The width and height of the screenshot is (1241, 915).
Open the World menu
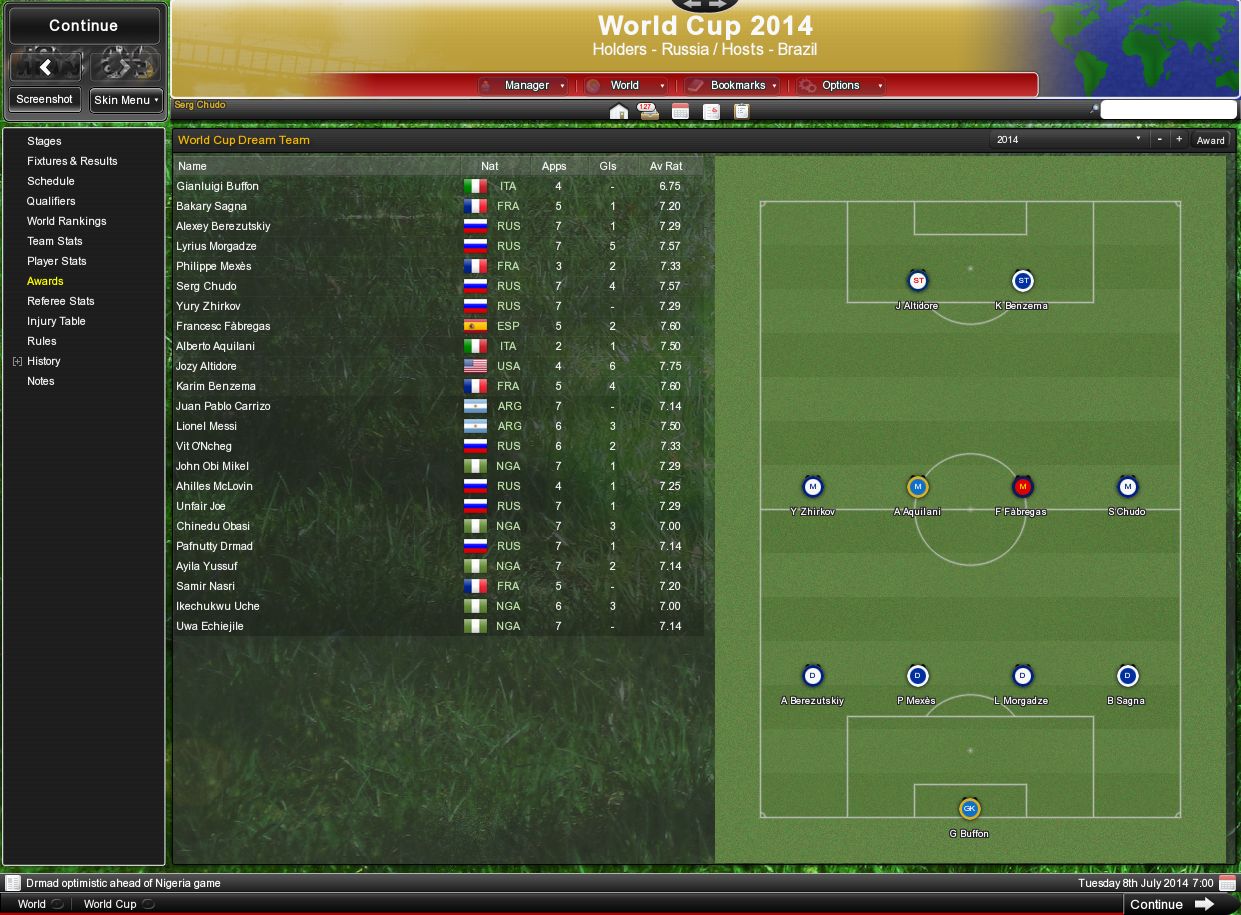coord(625,86)
